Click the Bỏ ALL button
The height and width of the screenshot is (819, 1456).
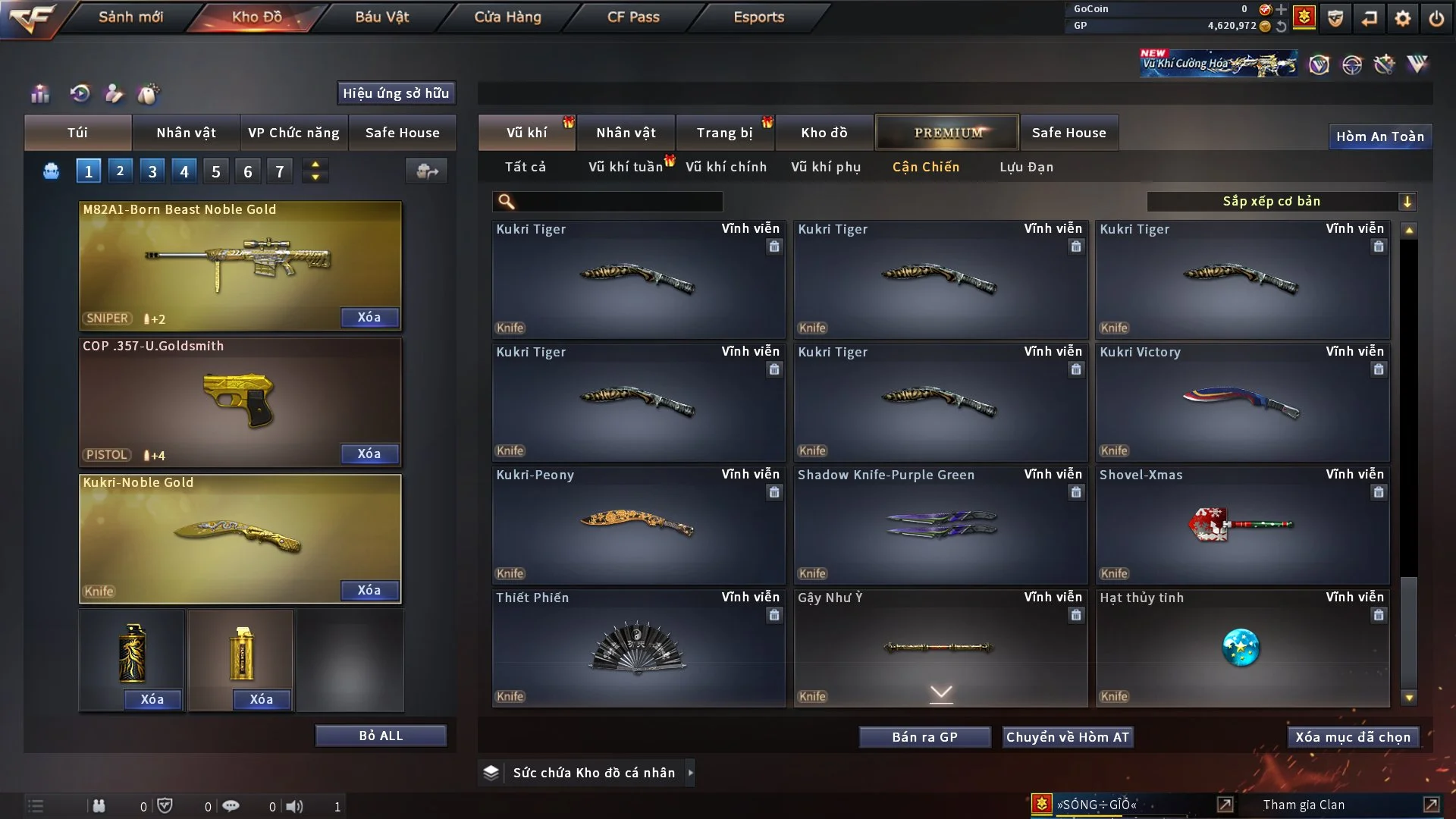pyautogui.click(x=381, y=736)
